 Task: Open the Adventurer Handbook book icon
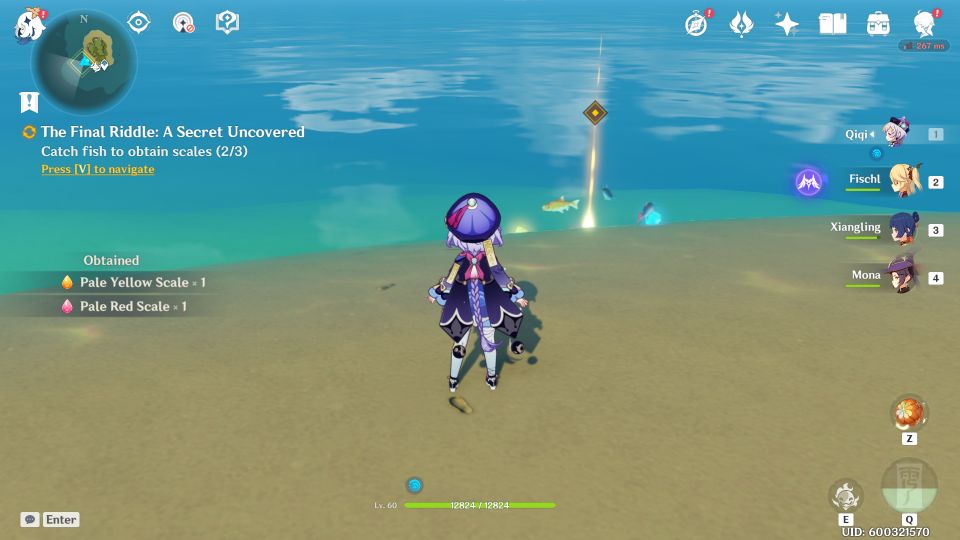tap(832, 24)
